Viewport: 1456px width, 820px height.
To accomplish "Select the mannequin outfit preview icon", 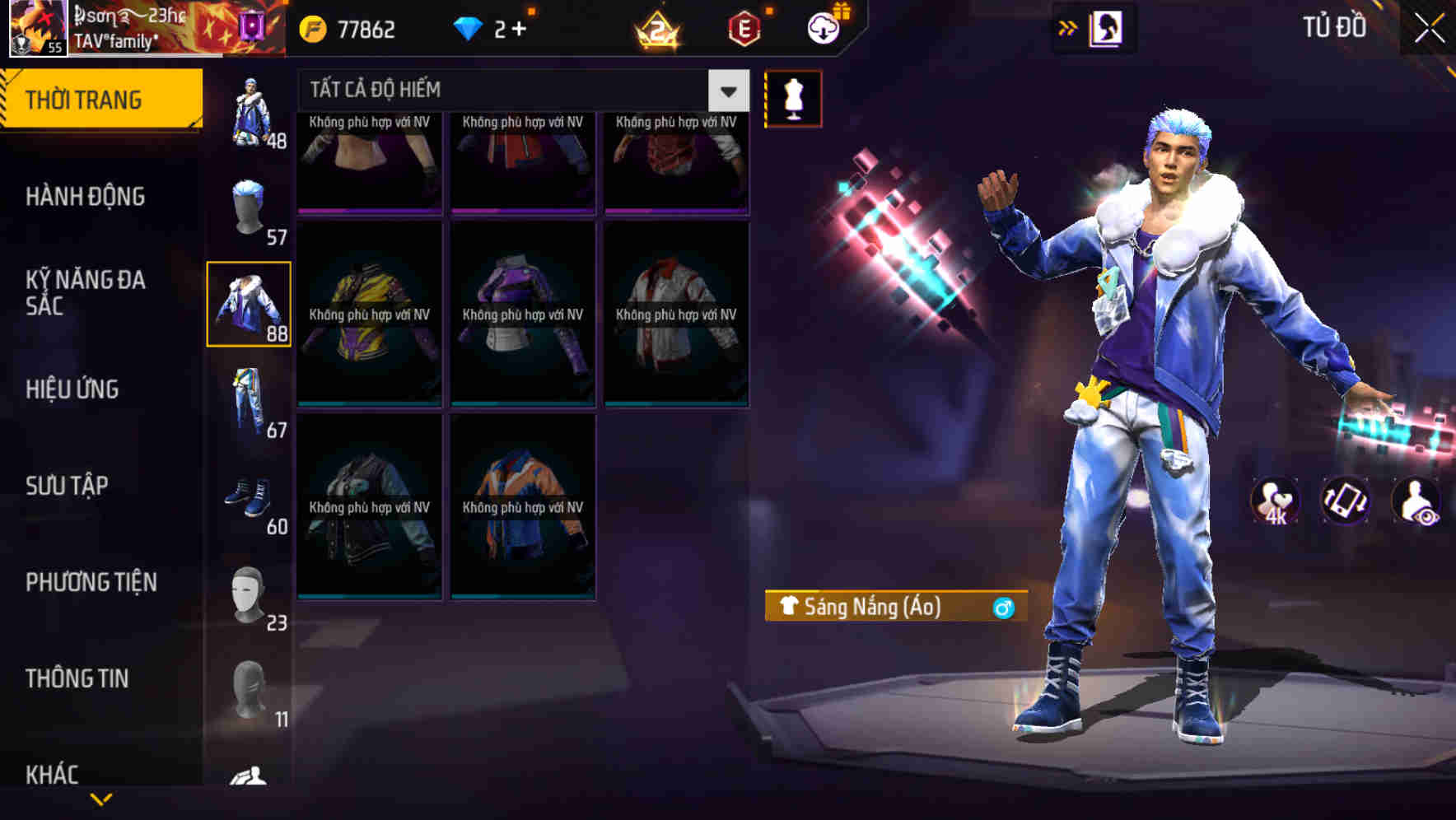I will pyautogui.click(x=793, y=99).
